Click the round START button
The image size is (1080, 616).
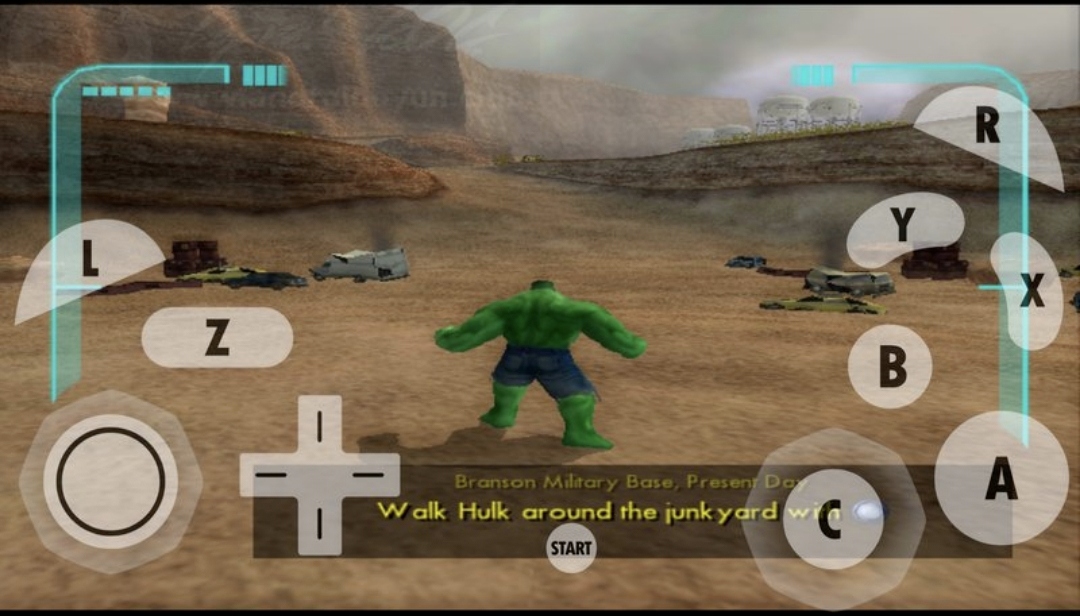(571, 548)
